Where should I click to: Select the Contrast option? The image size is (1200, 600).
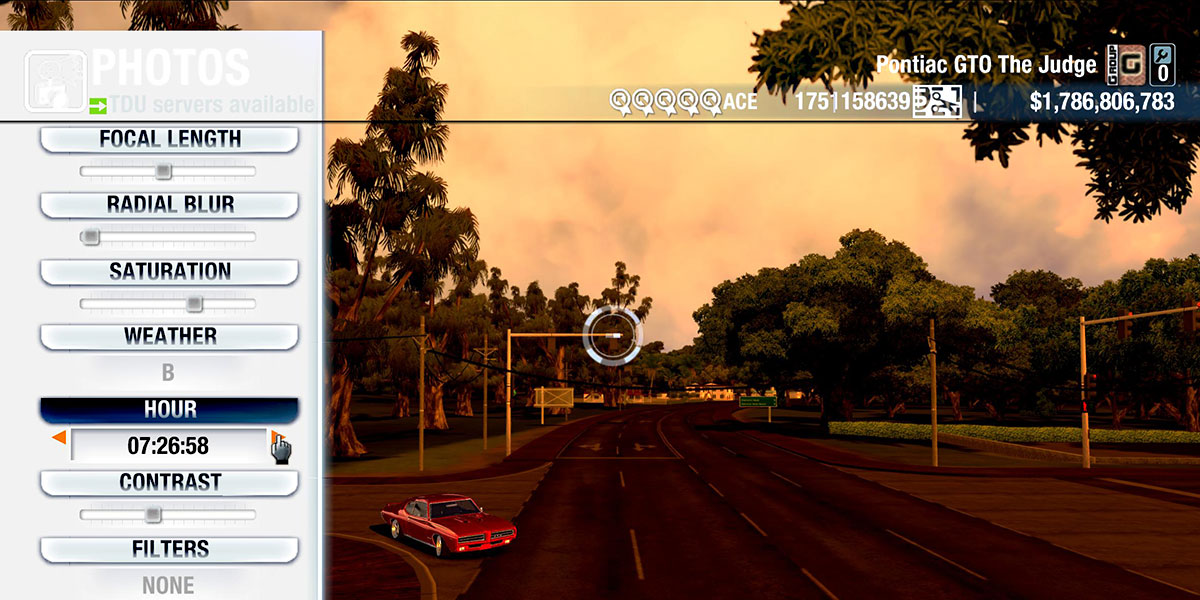click(169, 482)
